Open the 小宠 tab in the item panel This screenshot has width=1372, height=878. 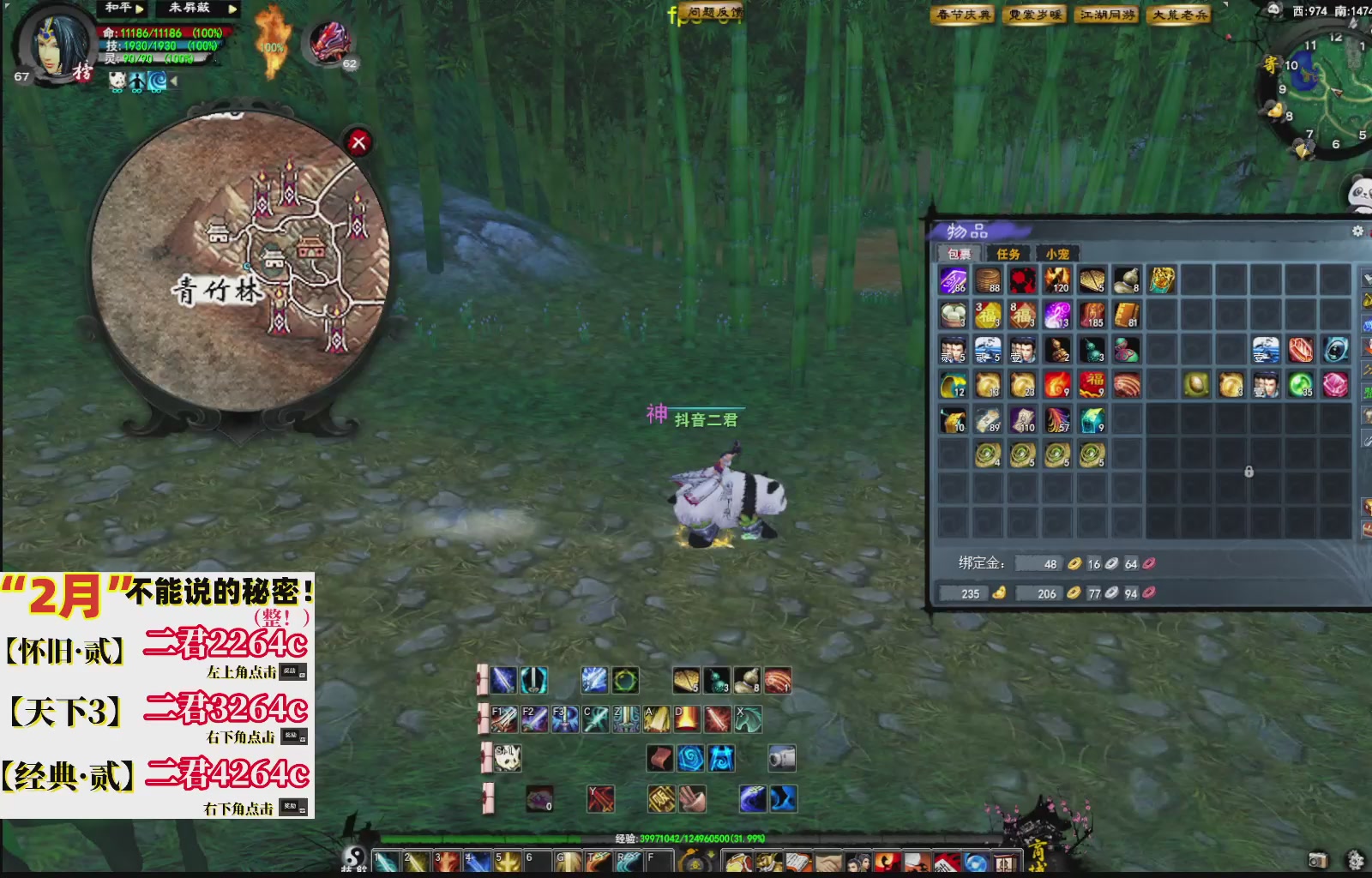[1058, 254]
